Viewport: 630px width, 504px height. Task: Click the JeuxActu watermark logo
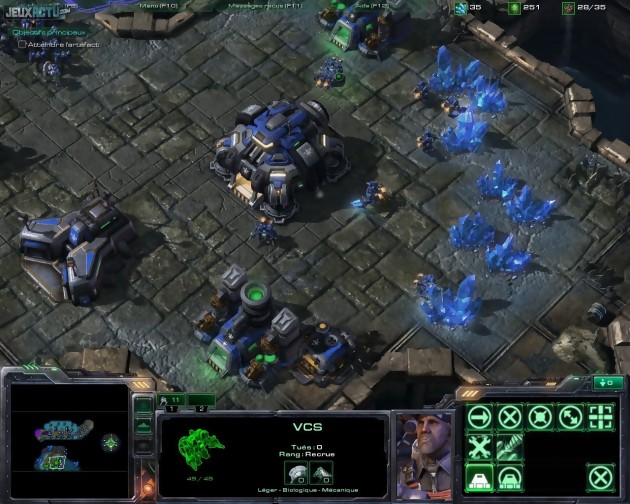32,10
